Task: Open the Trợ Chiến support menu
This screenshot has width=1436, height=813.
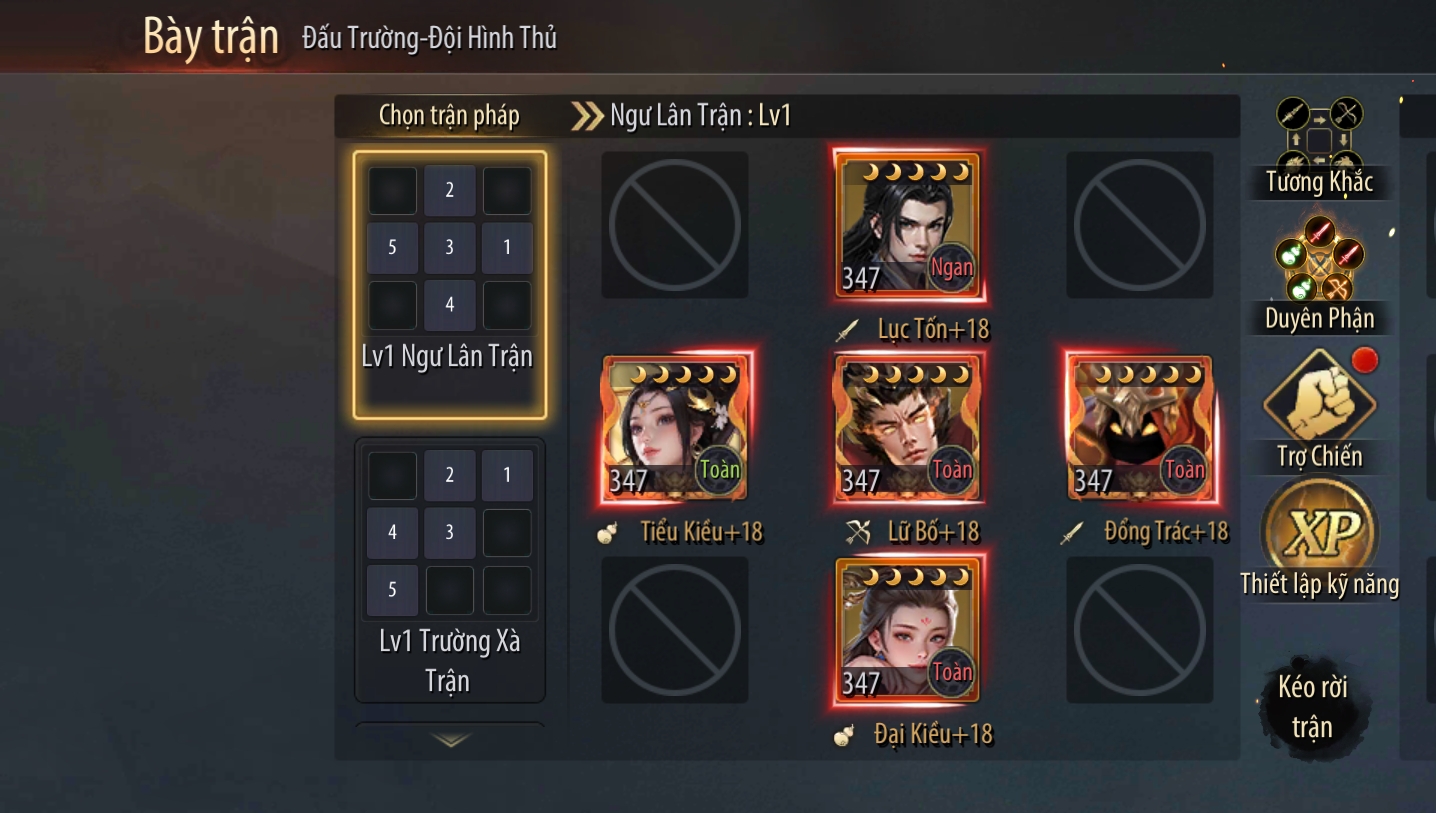Action: point(1319,410)
